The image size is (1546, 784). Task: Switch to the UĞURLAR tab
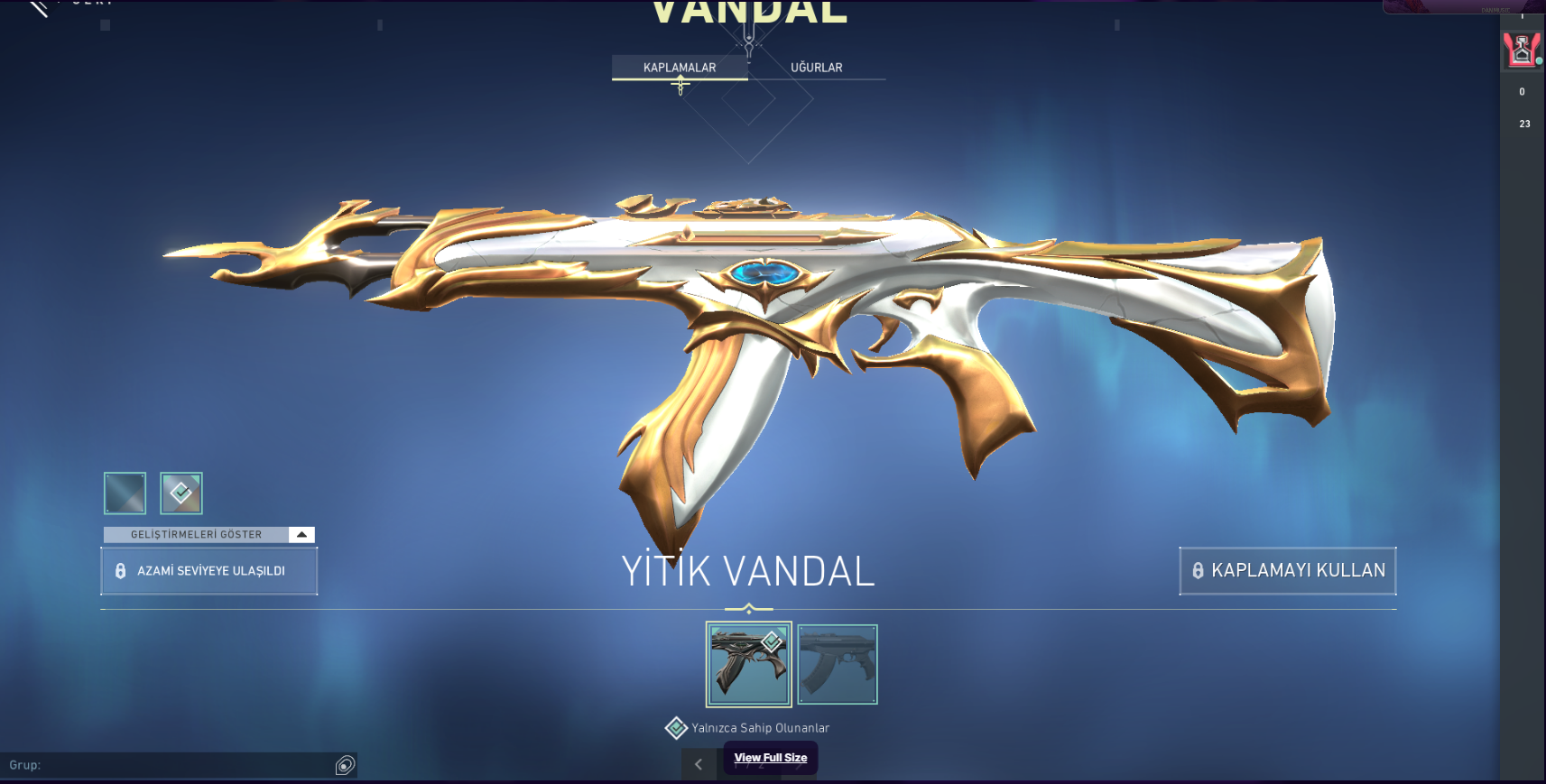coord(816,67)
